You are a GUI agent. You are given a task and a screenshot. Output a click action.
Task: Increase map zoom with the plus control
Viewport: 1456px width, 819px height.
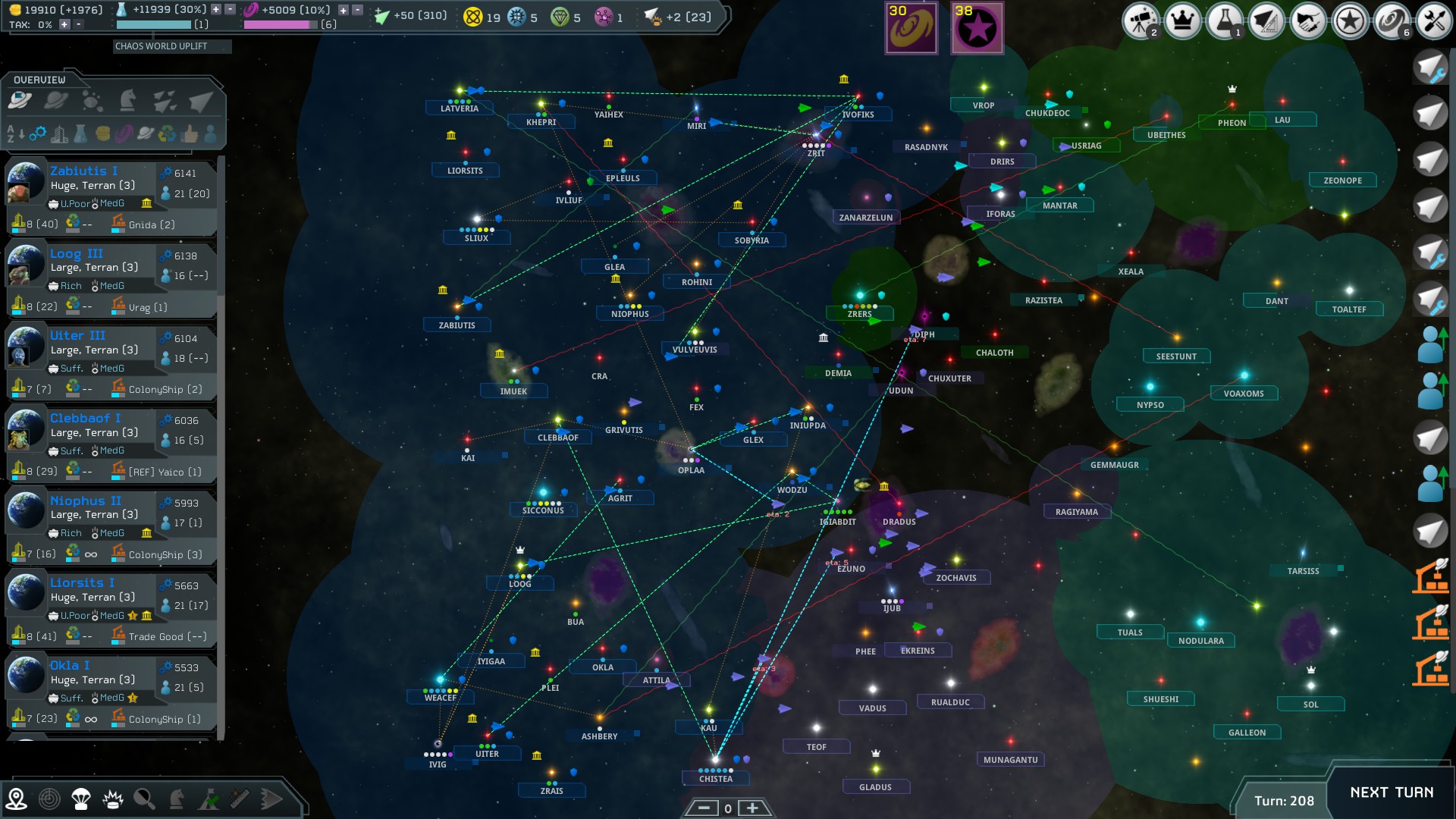click(752, 808)
